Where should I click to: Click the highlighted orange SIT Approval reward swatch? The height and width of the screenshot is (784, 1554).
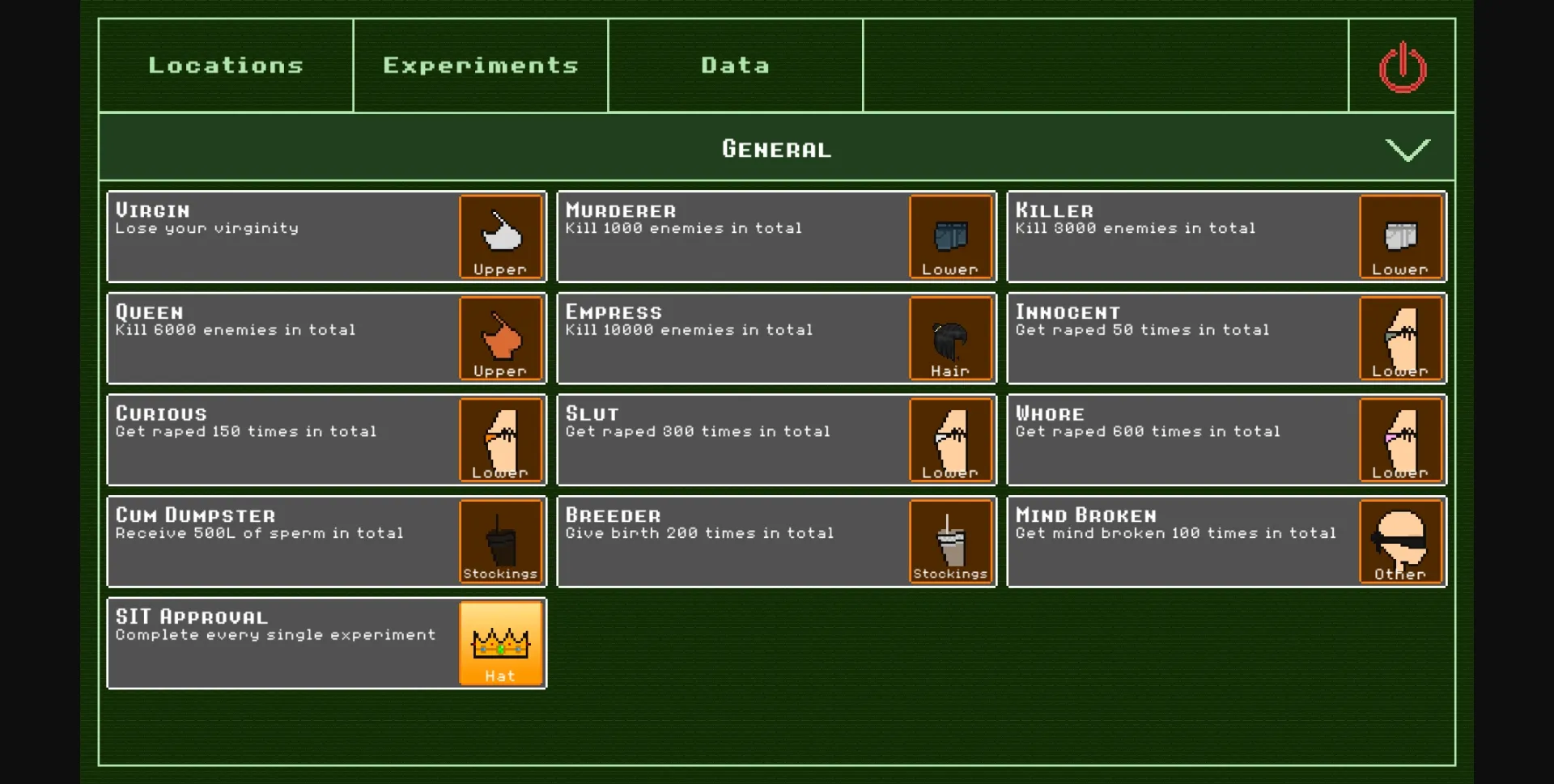501,643
